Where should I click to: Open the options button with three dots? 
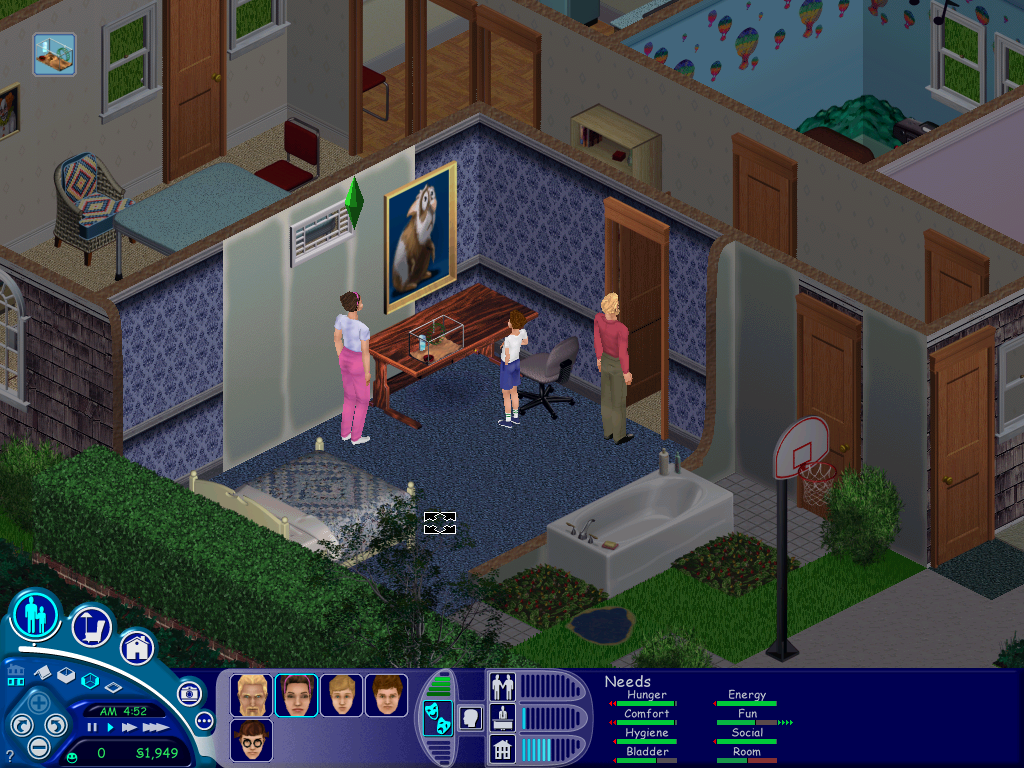(x=205, y=720)
